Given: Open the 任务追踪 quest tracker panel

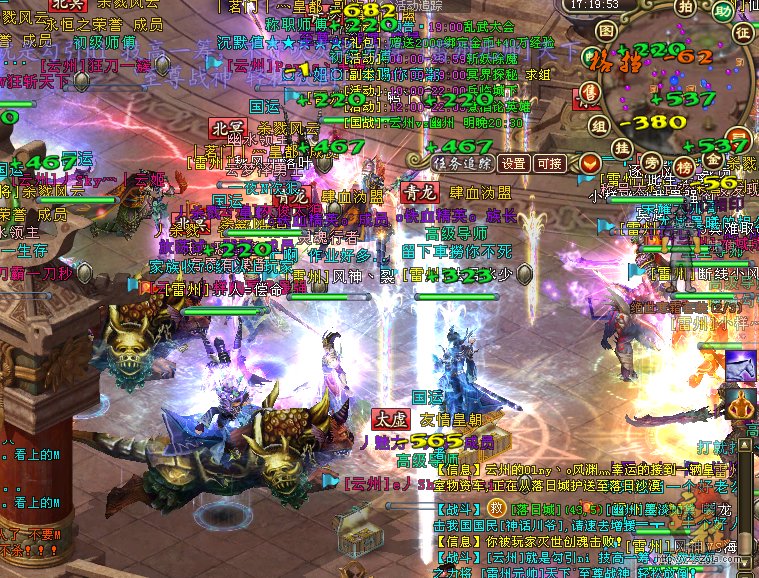Looking at the screenshot, I should (461, 163).
